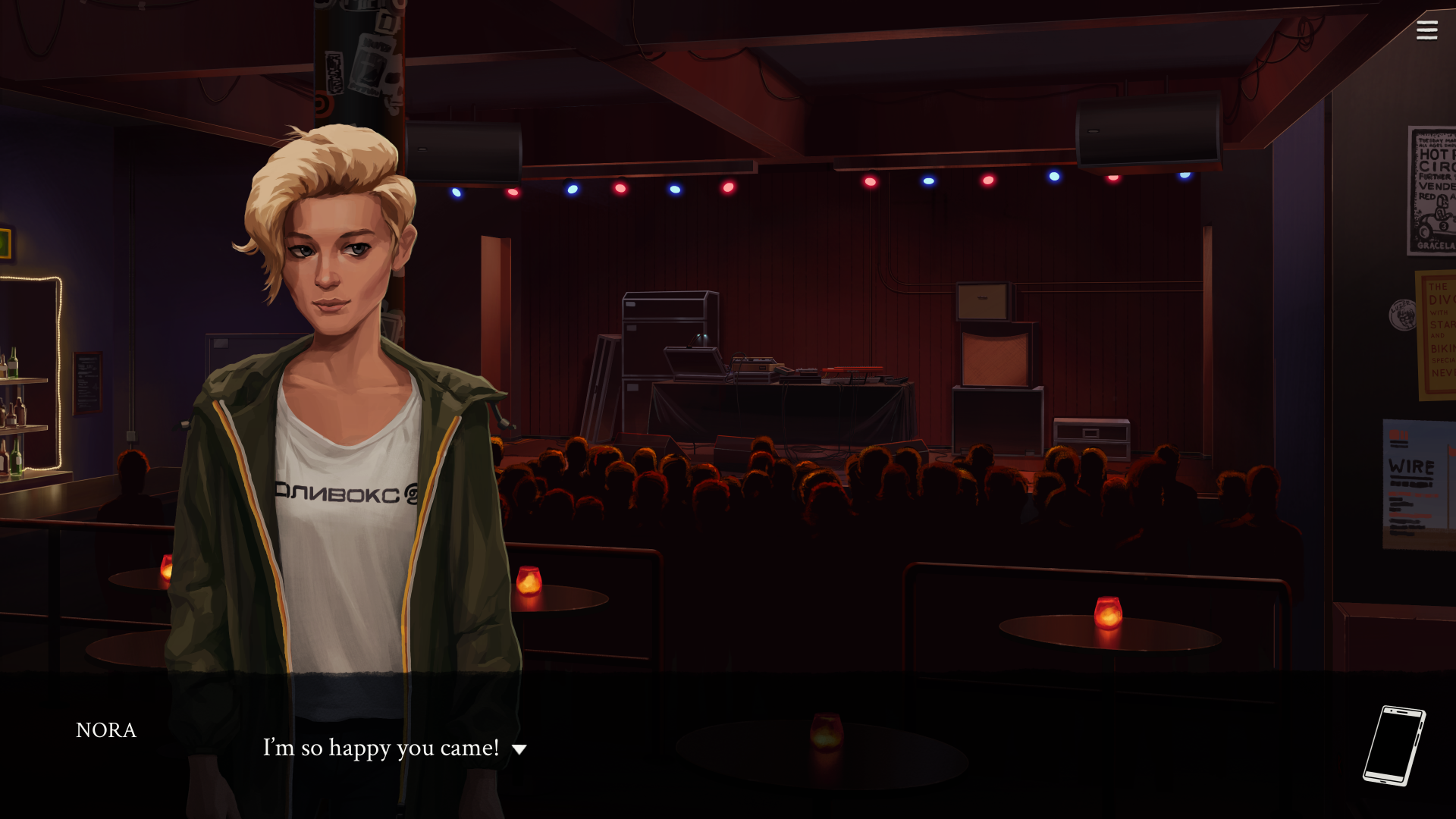Click the advance-dialogue triangle arrow

519,749
